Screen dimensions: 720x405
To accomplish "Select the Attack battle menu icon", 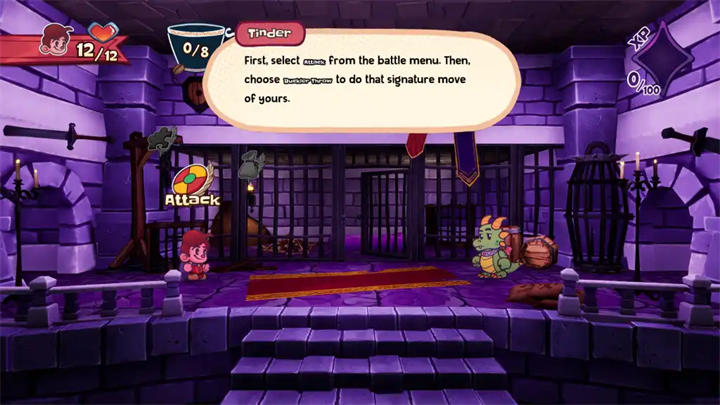I will pos(191,181).
